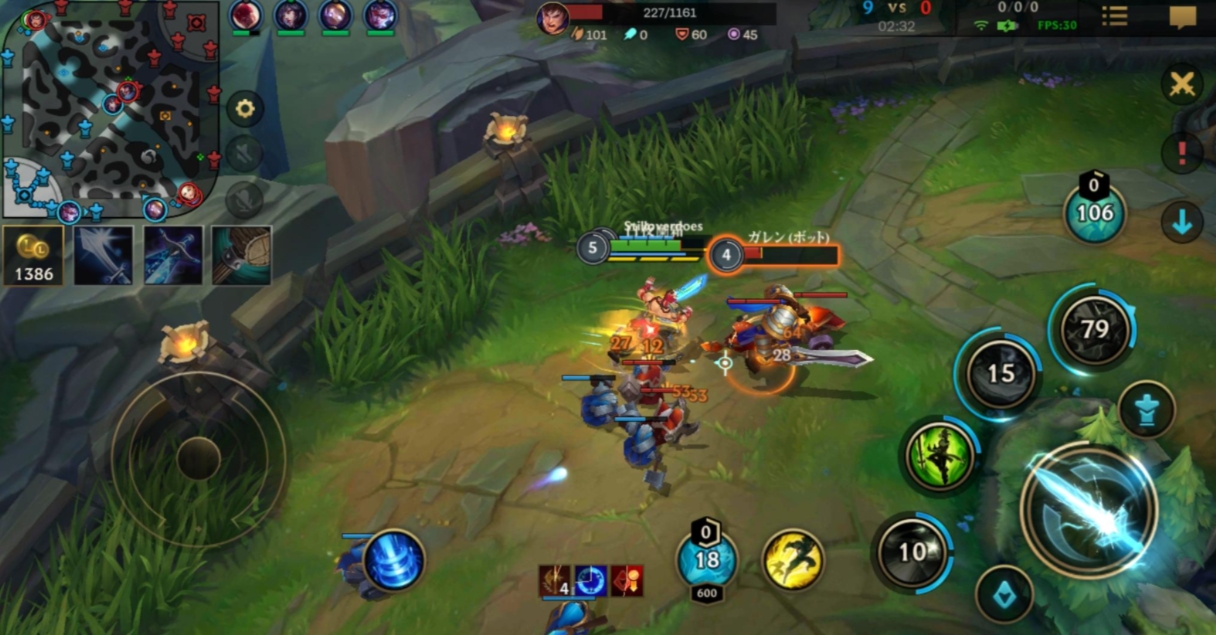Tap the blue diamond button below attack
Image resolution: width=1216 pixels, height=635 pixels.
coord(1004,594)
